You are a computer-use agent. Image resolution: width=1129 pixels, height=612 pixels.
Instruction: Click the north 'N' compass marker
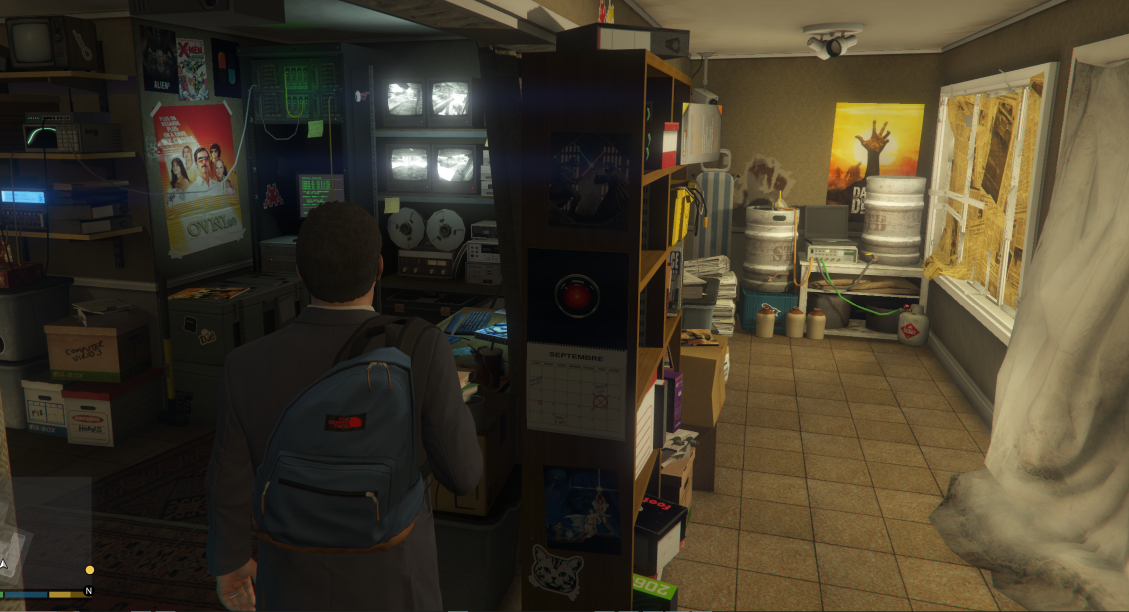coord(88,591)
